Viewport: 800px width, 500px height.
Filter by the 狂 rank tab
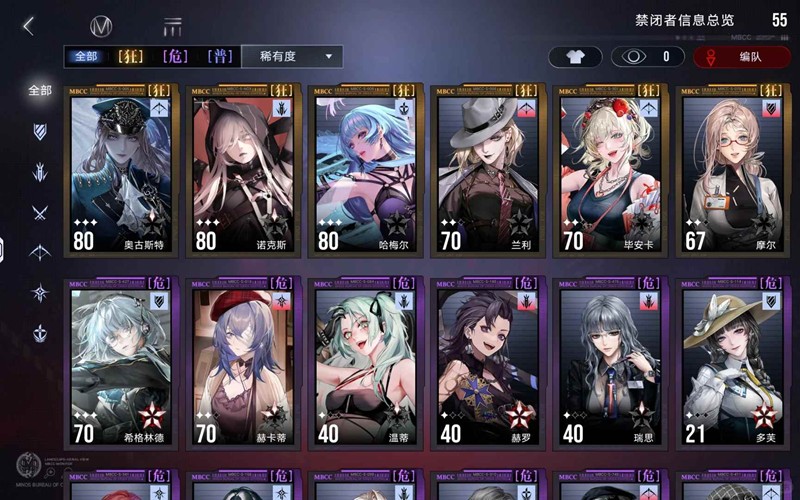[131, 57]
